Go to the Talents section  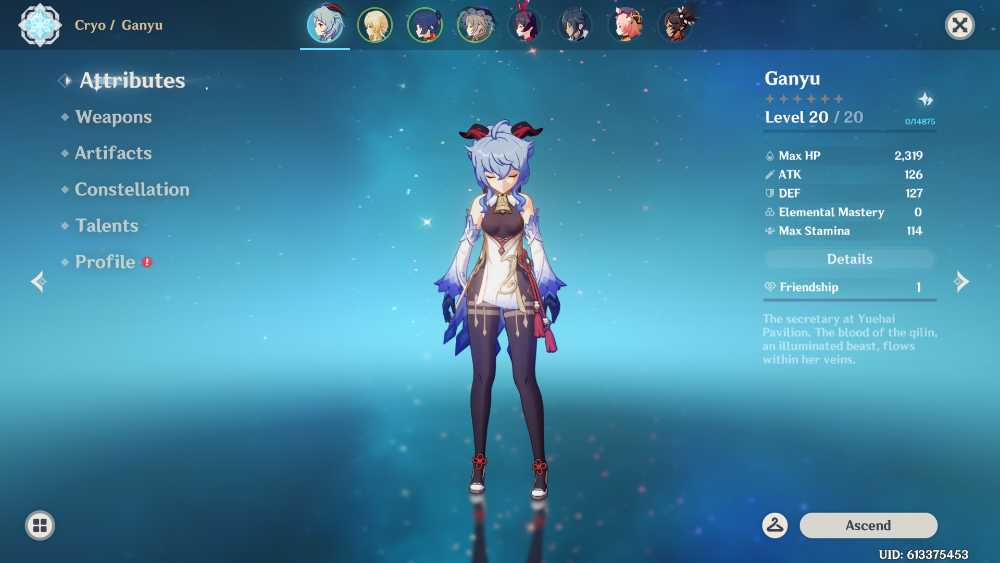(106, 225)
